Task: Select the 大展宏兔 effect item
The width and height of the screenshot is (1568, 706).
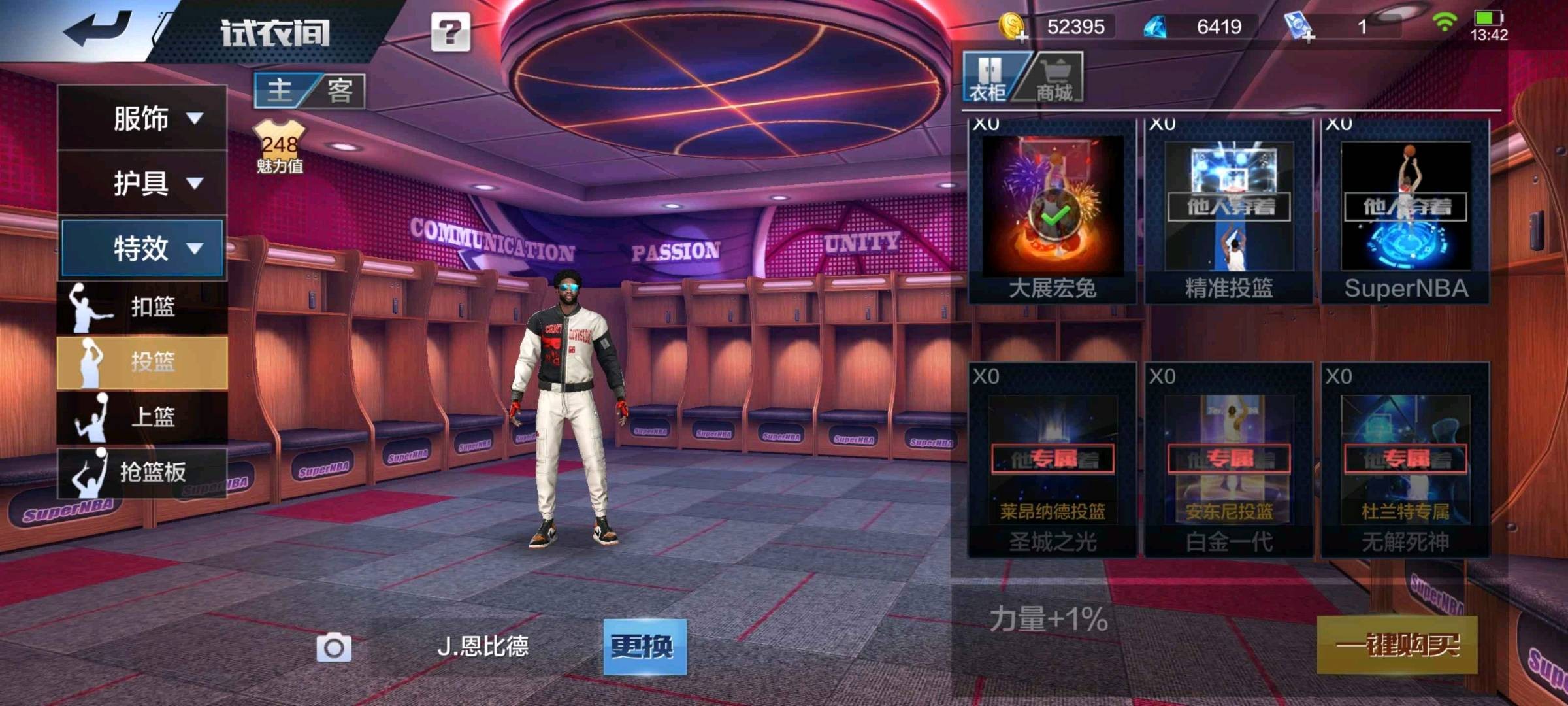Action: 1052,210
